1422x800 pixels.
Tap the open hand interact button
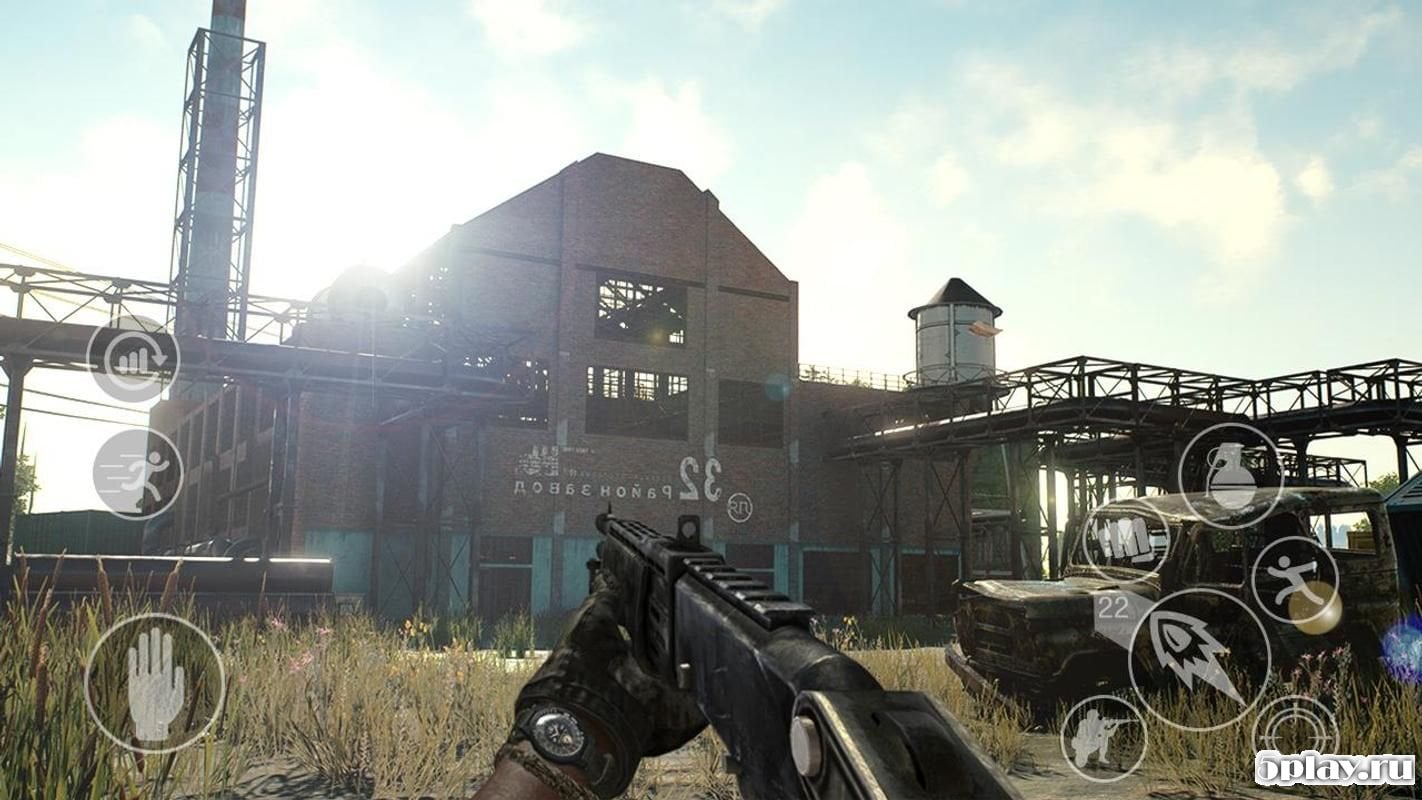pos(155,683)
